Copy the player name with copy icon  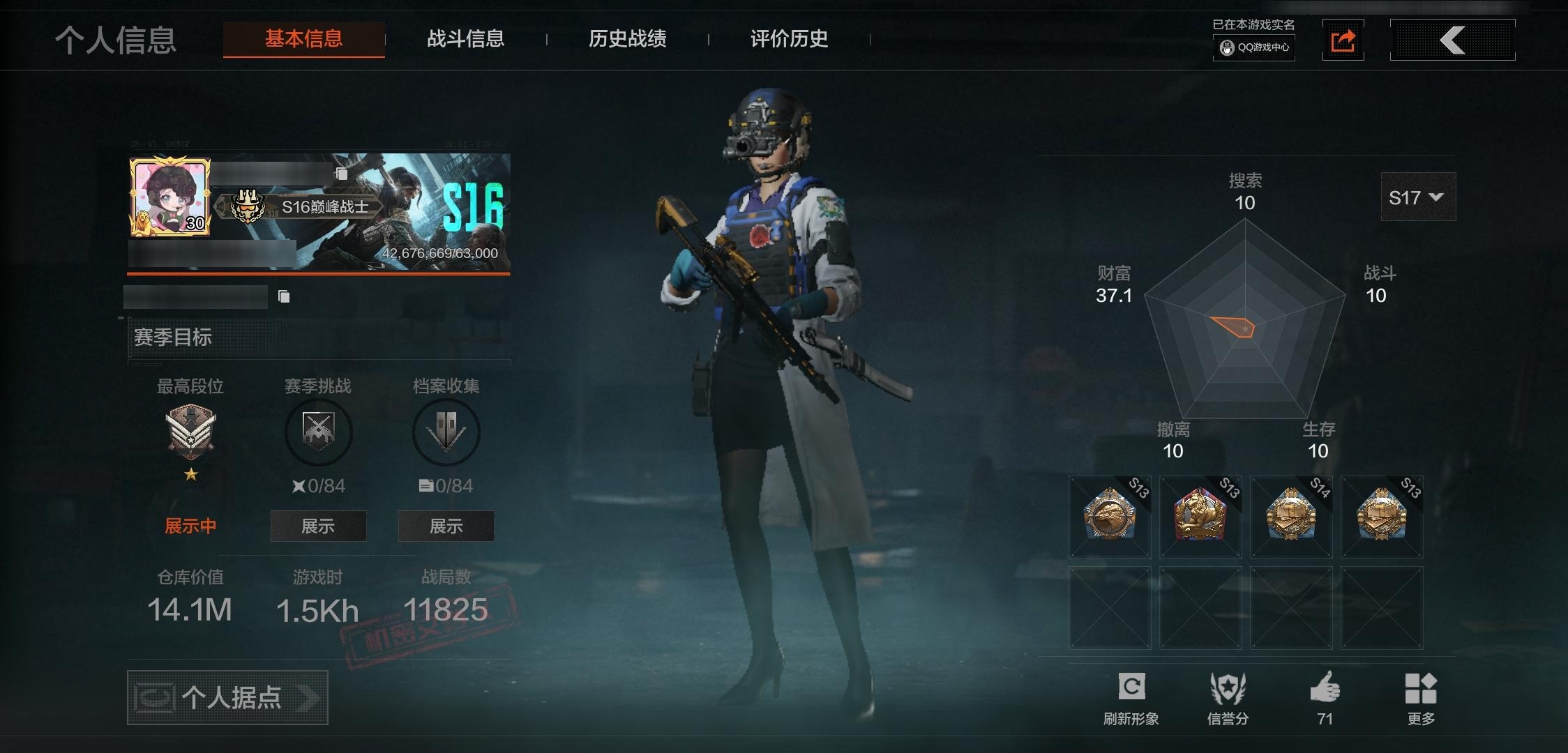(341, 174)
